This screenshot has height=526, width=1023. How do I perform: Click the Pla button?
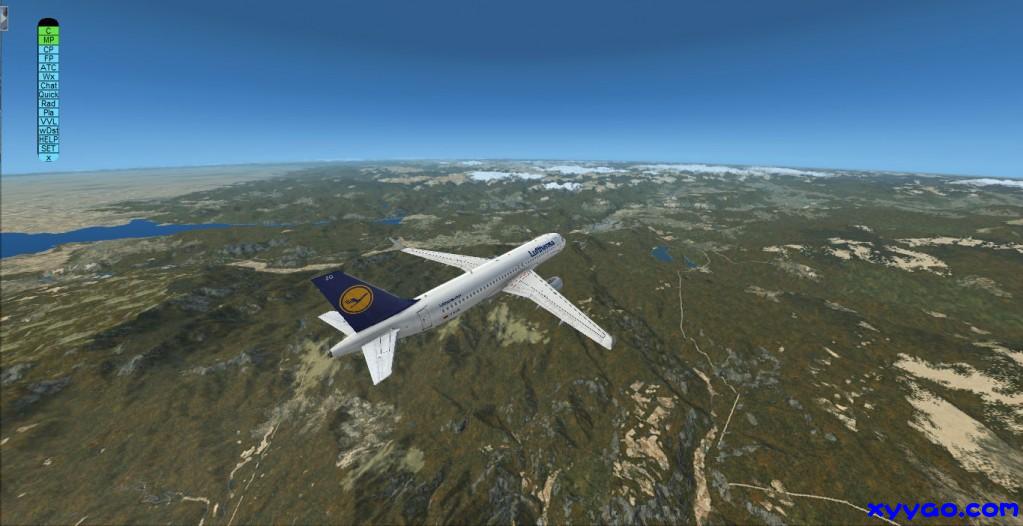click(x=48, y=112)
